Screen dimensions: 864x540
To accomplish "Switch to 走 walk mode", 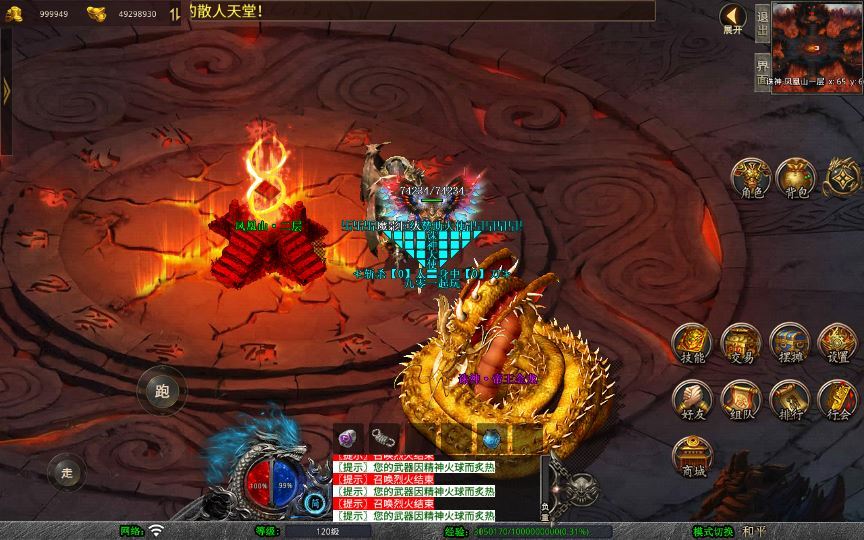I will (x=67, y=471).
